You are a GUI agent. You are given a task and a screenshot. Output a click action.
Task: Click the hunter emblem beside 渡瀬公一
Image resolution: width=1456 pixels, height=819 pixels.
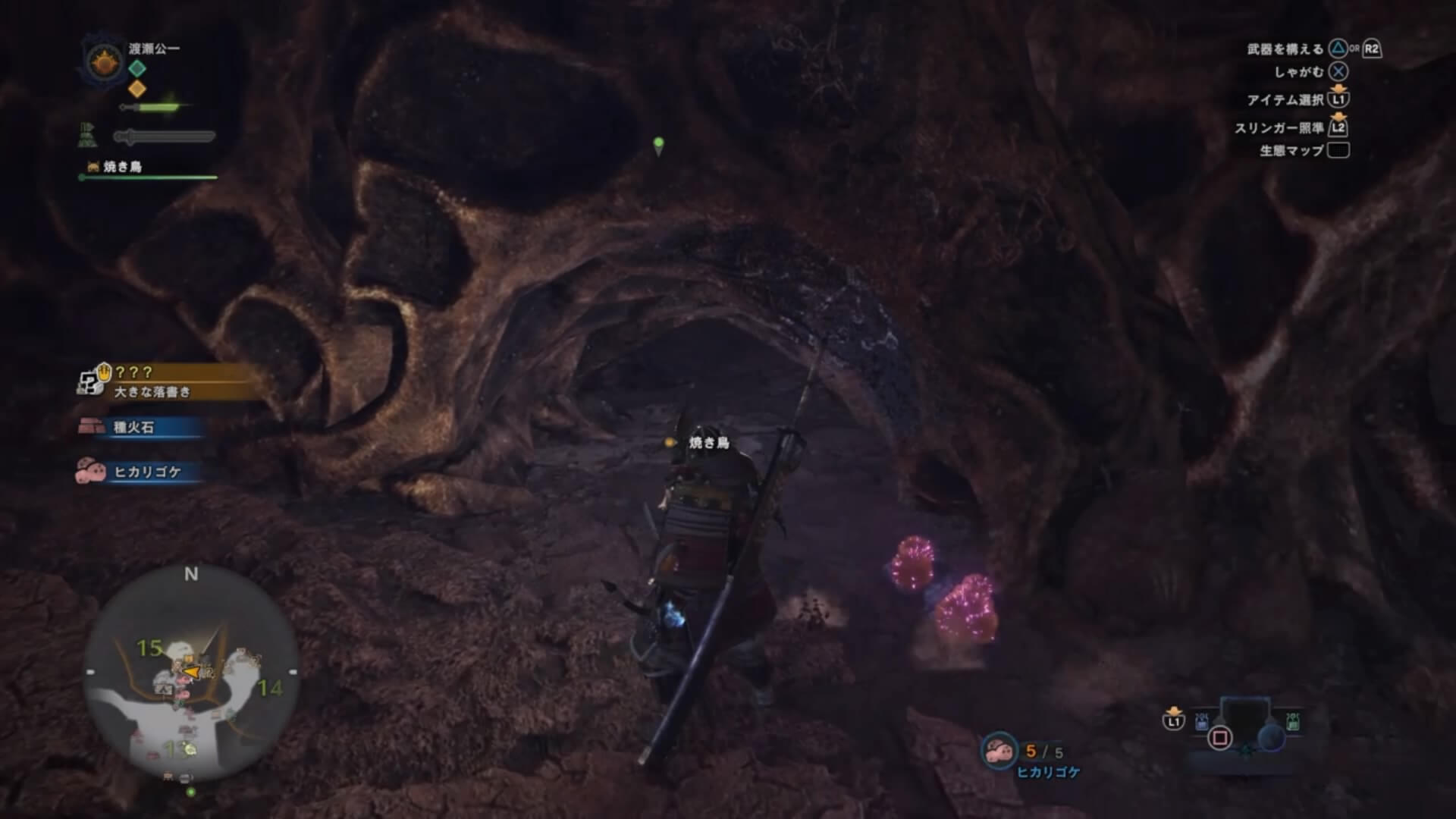point(104,61)
